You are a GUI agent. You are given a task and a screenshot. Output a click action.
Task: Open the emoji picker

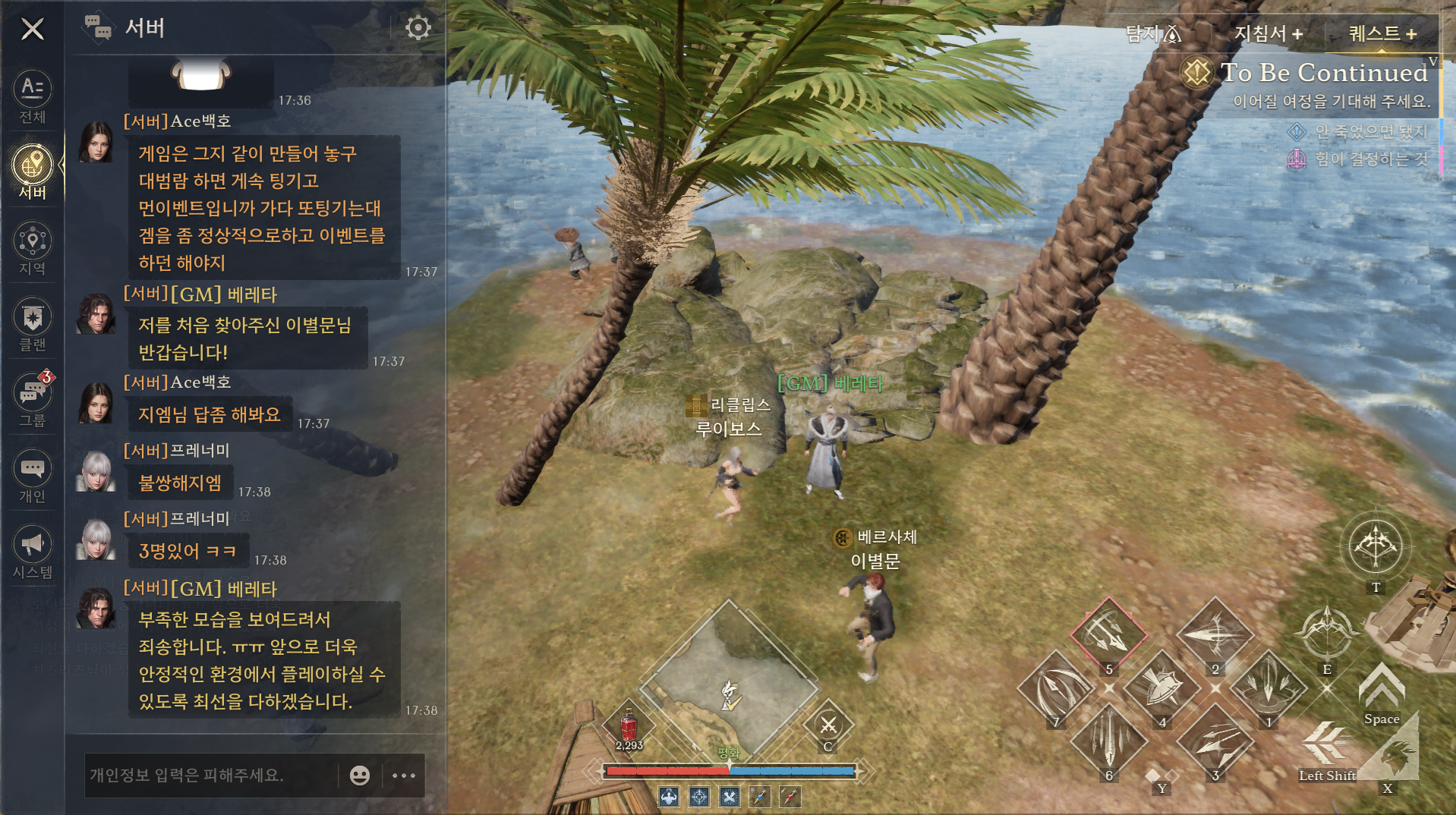360,775
